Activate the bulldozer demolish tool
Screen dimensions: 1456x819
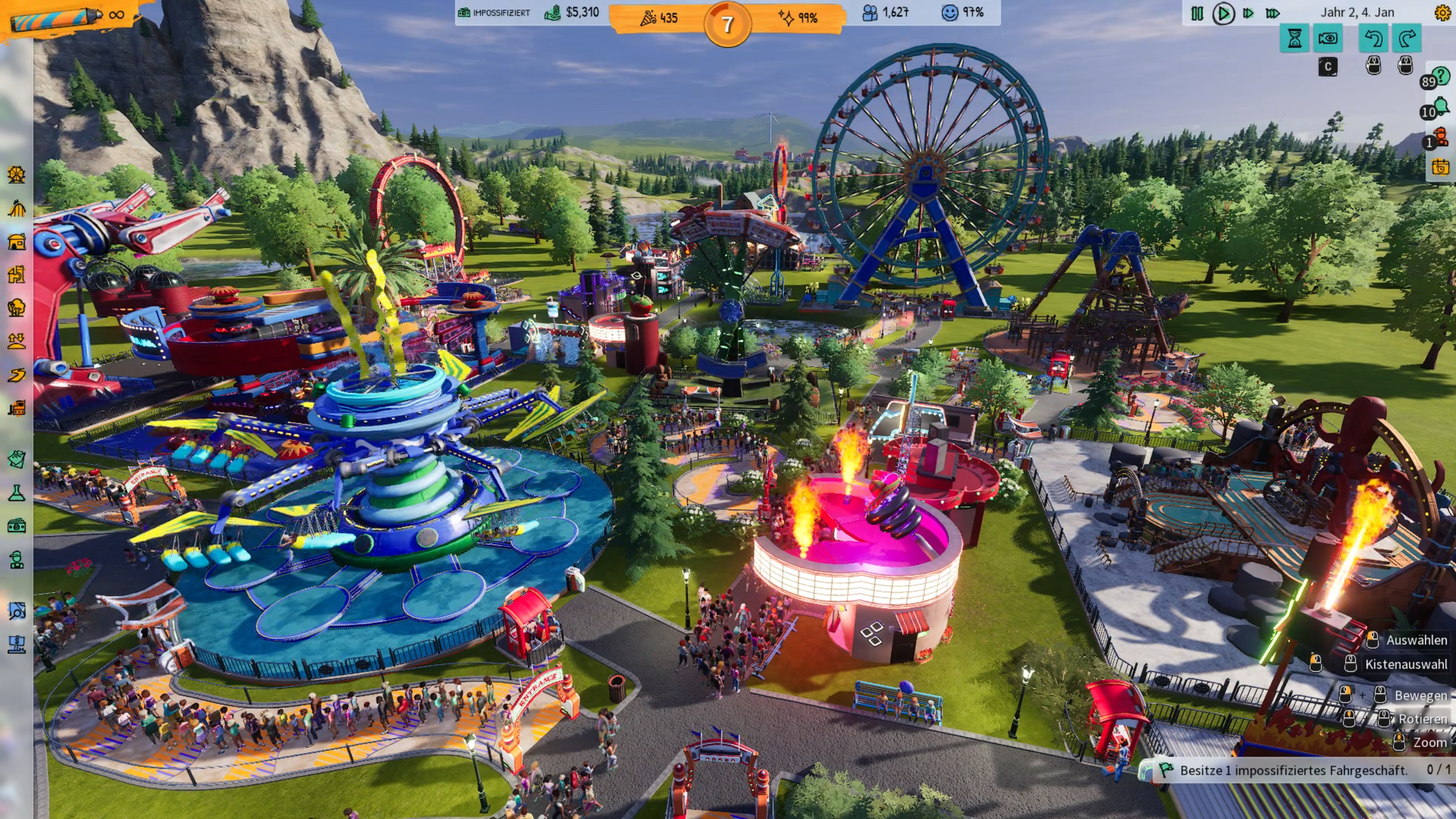16,408
